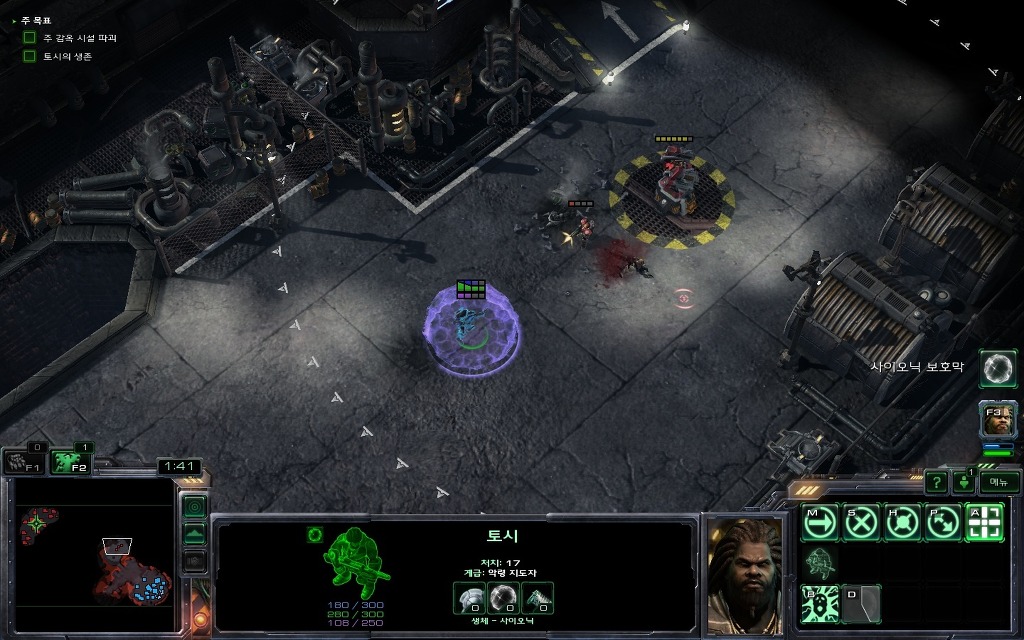
Task: Click the green downward arrow button beside help
Action: [964, 482]
